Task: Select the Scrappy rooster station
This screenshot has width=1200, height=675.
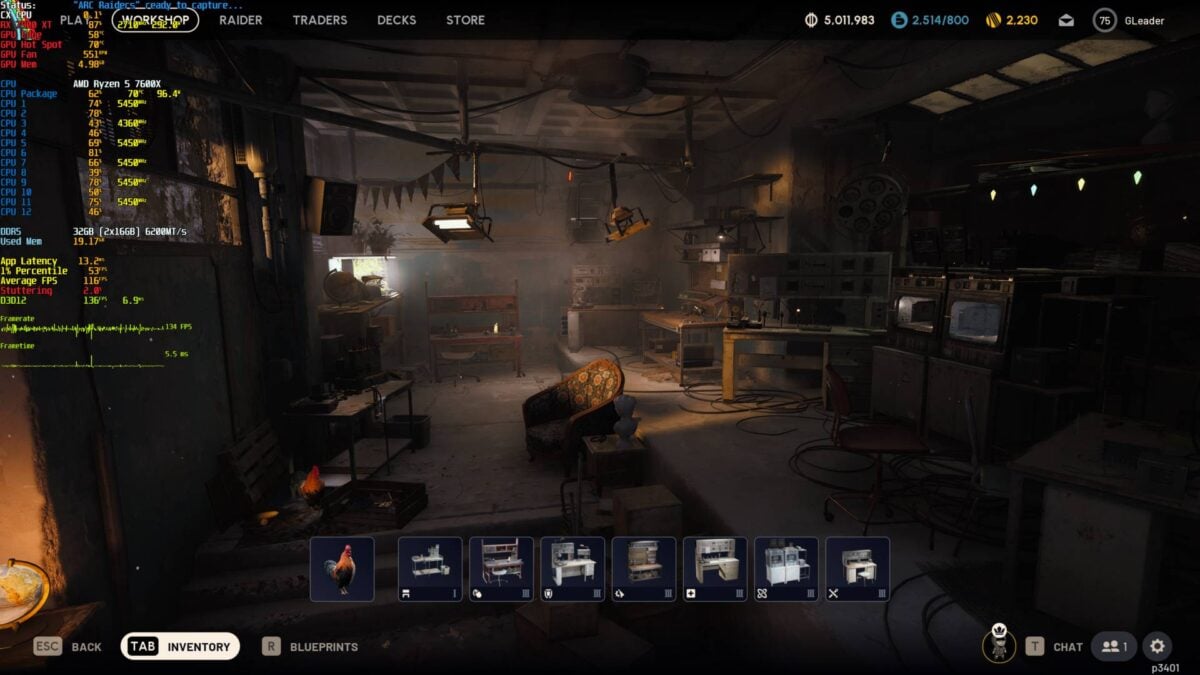Action: pyautogui.click(x=342, y=569)
